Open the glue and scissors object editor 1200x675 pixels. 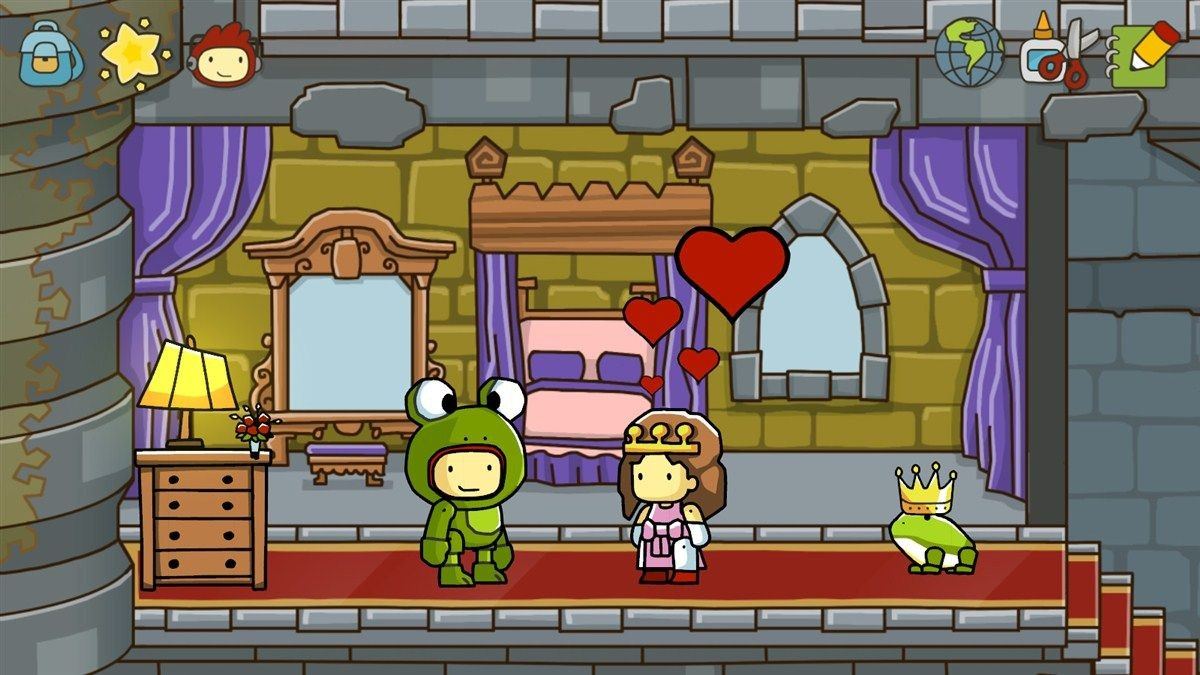[1058, 52]
